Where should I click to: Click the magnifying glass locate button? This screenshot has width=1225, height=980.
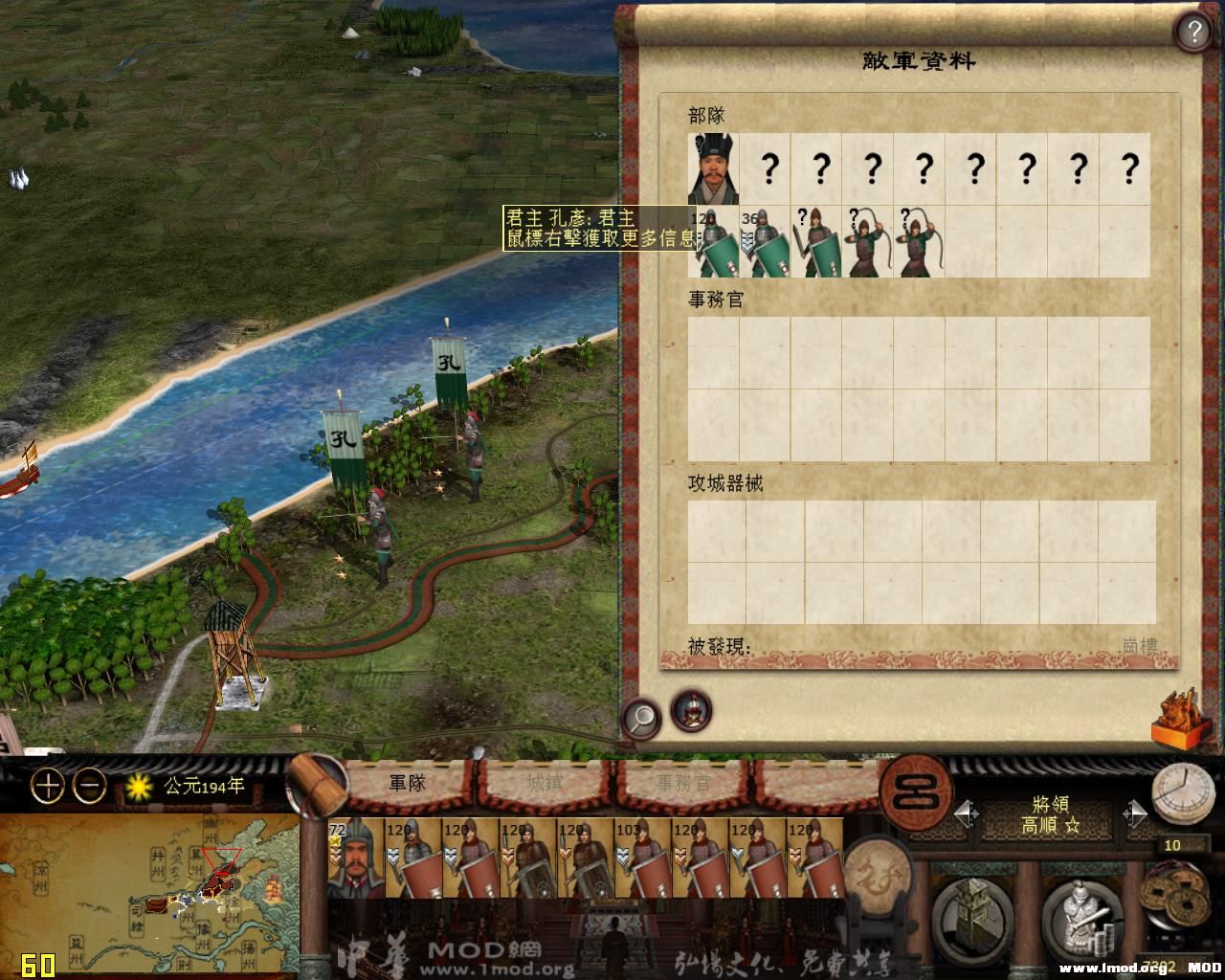click(641, 716)
